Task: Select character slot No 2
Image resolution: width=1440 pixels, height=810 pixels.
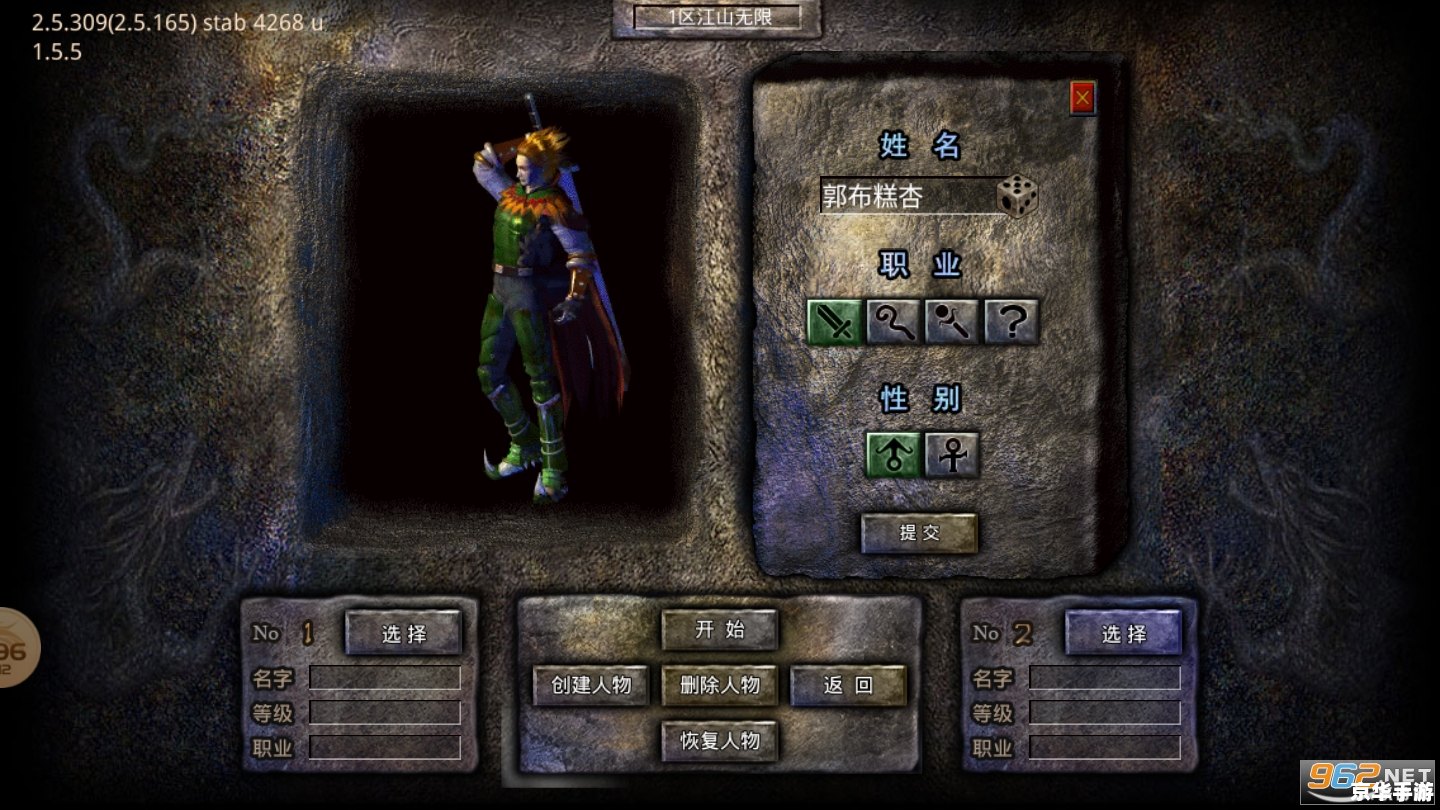Action: (1123, 633)
